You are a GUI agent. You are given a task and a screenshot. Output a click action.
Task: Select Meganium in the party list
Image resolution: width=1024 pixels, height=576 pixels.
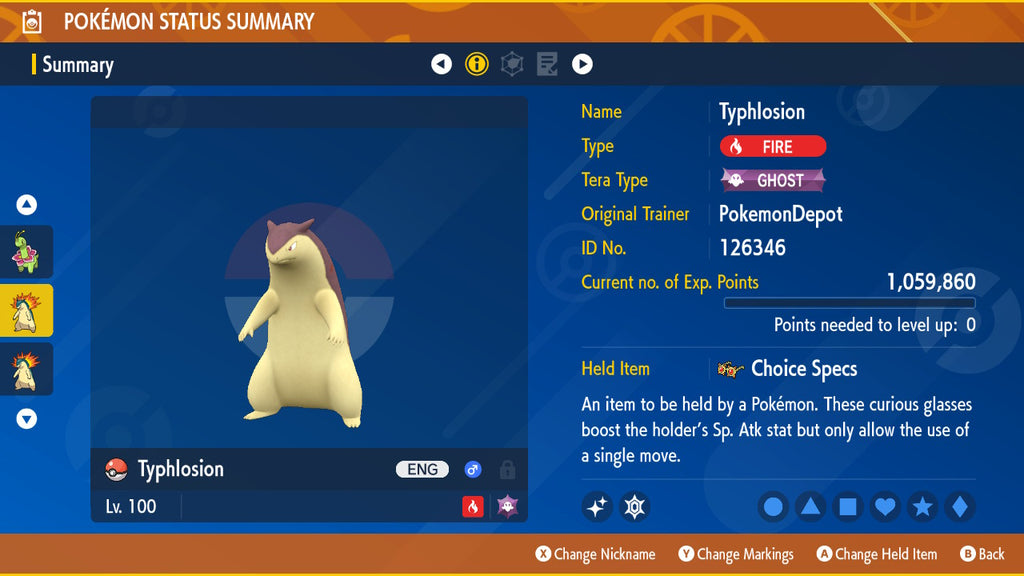(26, 252)
